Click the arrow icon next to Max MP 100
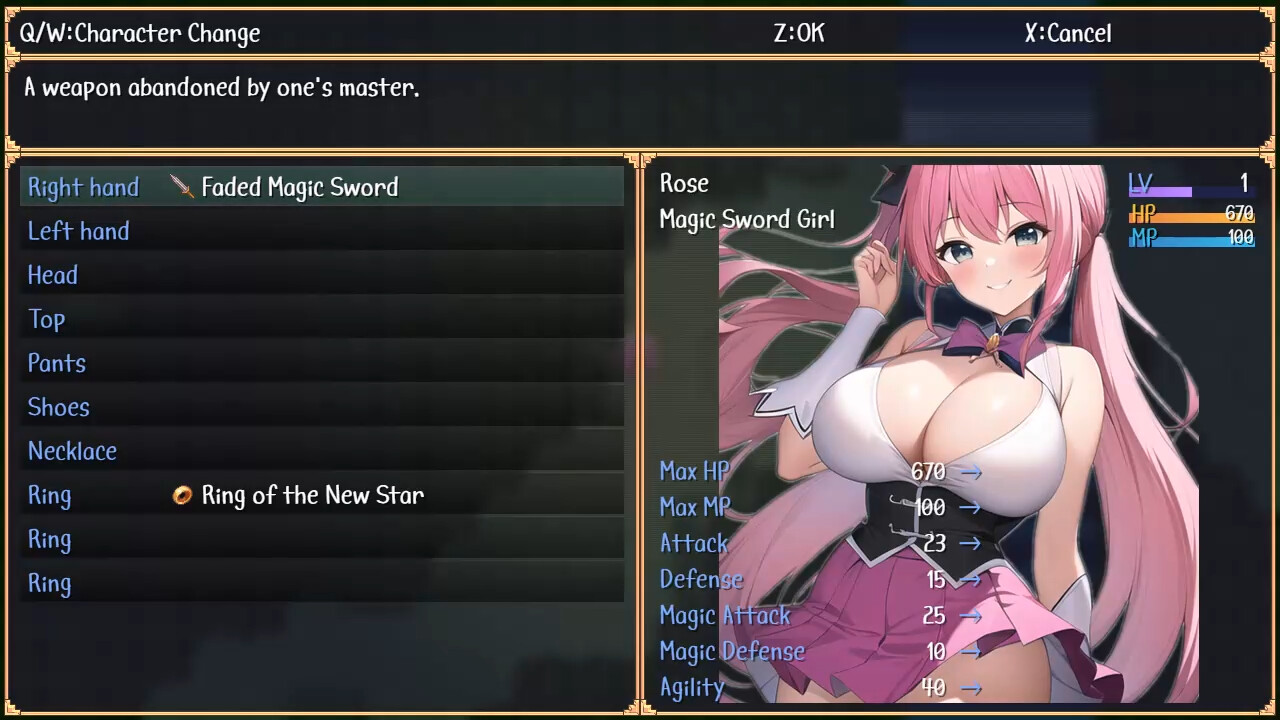Screen dimensions: 1280x720 [971, 507]
